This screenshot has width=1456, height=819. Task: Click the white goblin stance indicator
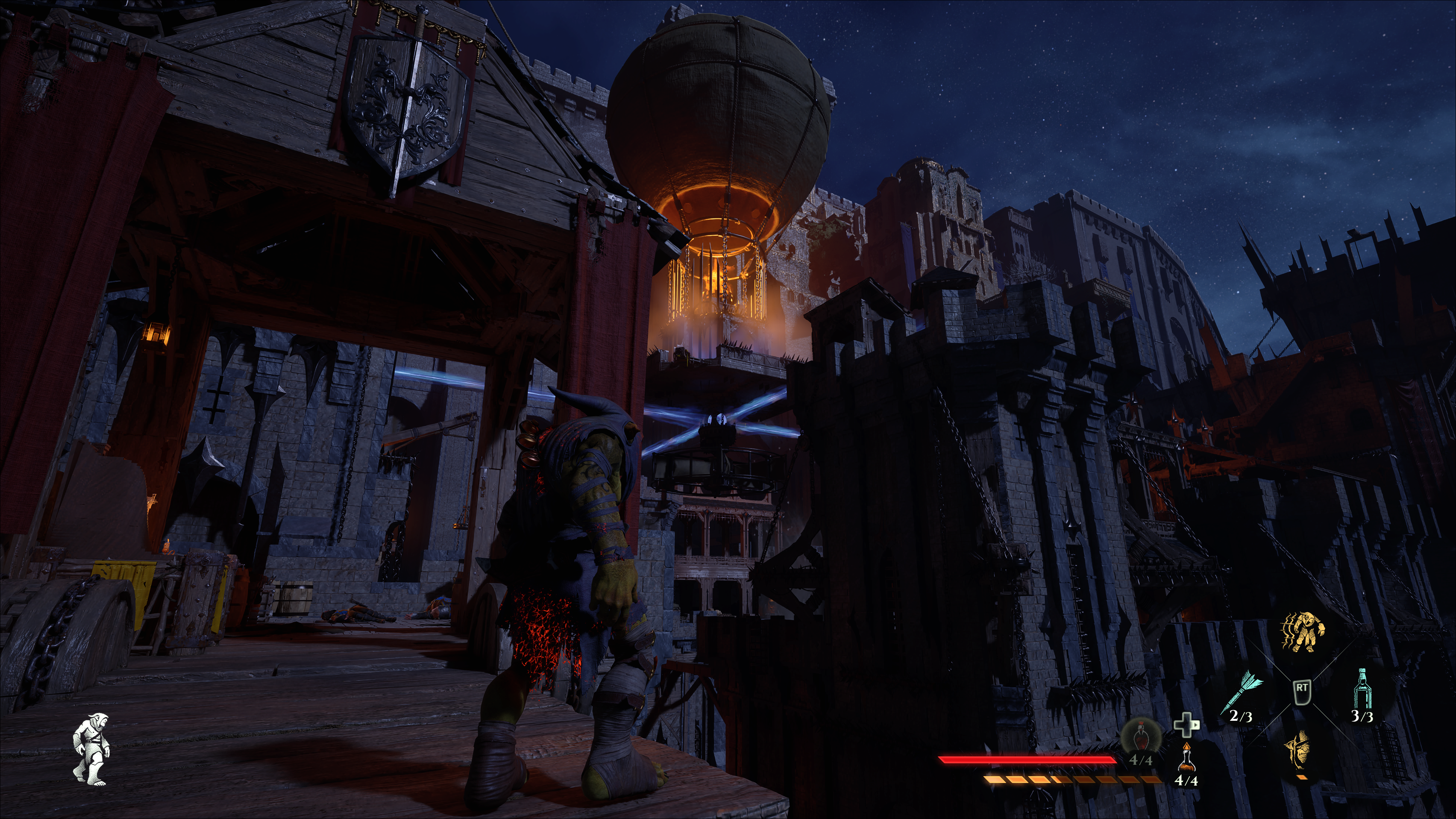point(91,750)
